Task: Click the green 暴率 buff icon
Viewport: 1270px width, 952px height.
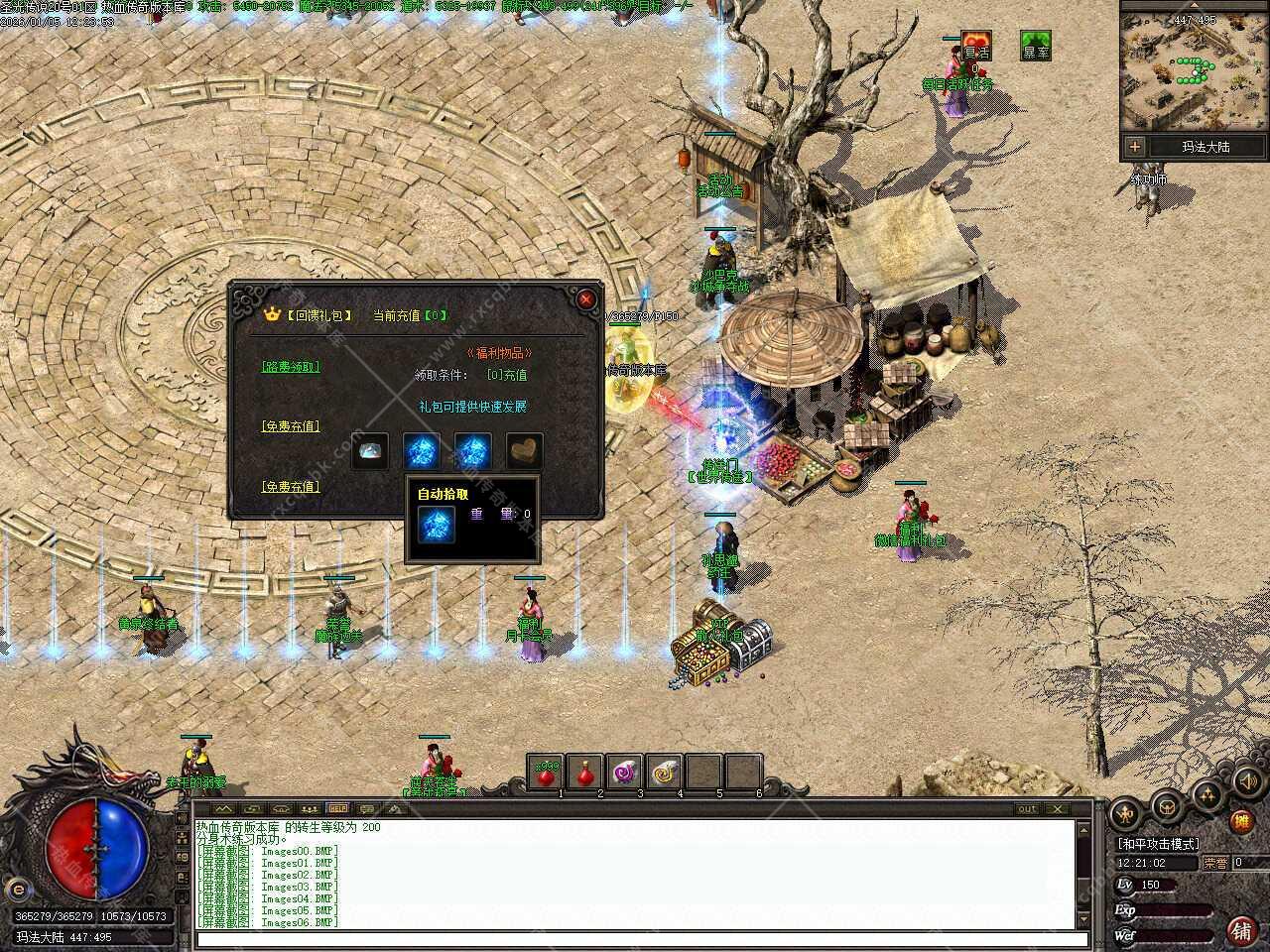Action: click(1035, 47)
